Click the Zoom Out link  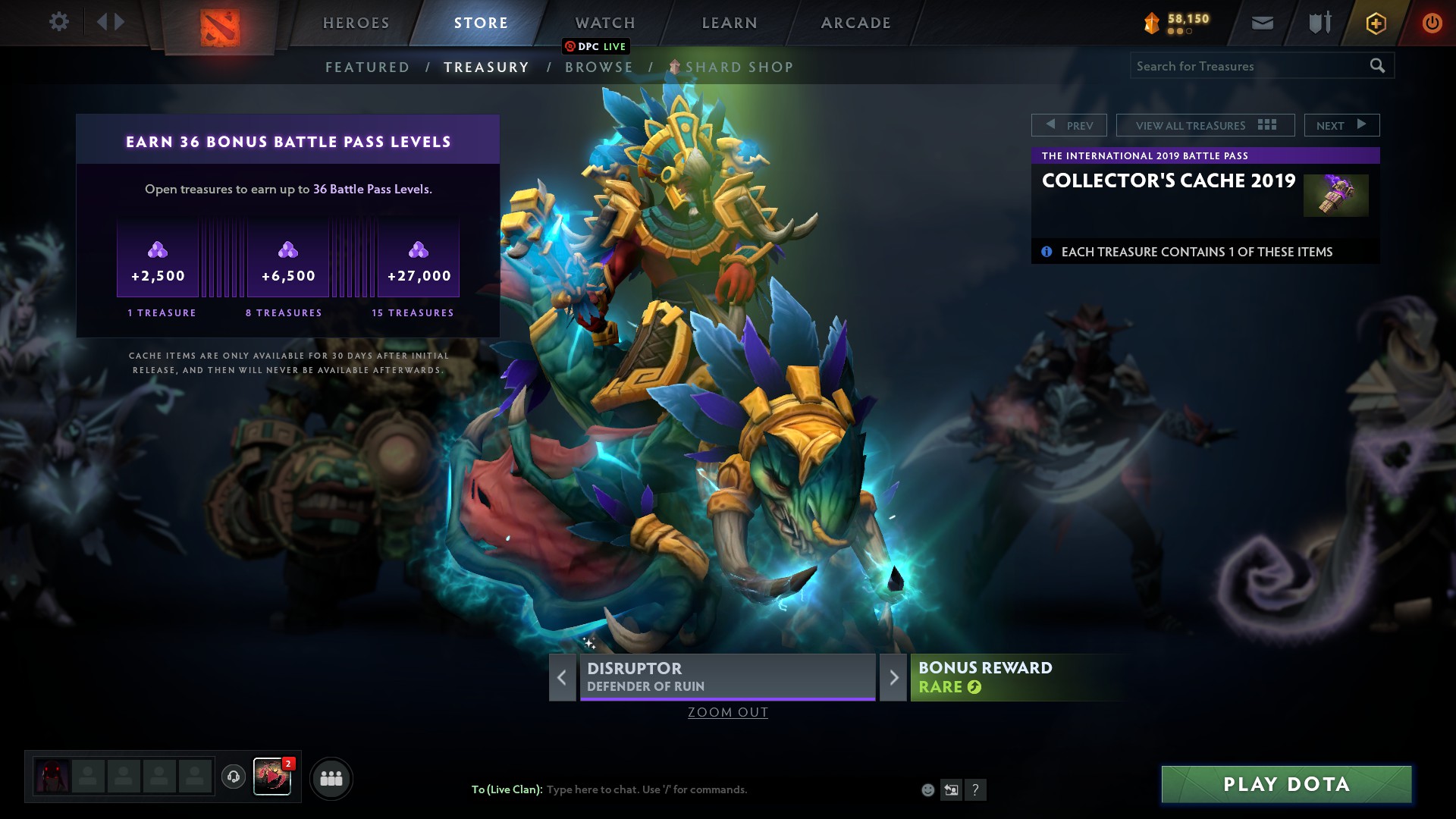pos(727,712)
